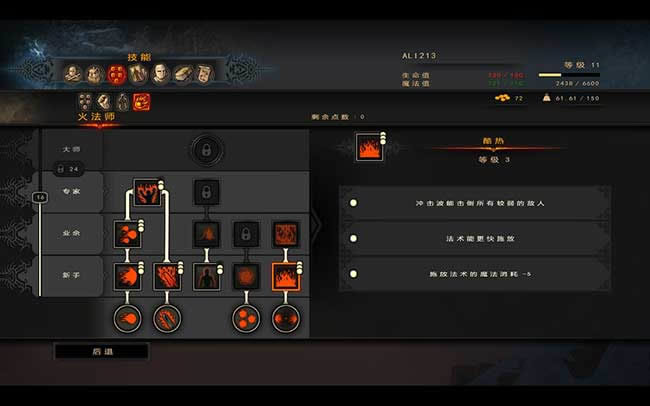Image resolution: width=650 pixels, height=406 pixels.
Task: Choose the 施放法术的魔法消耗 -5 upgrade row
Action: [x=473, y=273]
